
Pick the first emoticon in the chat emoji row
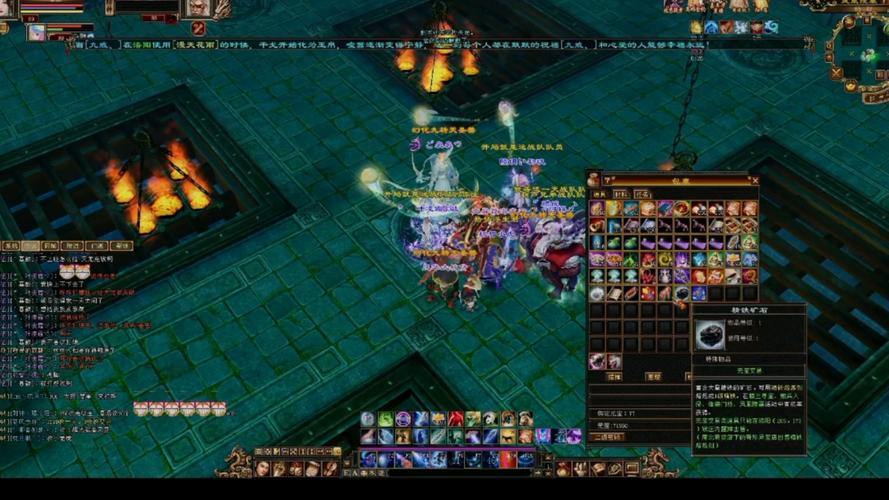[140, 408]
